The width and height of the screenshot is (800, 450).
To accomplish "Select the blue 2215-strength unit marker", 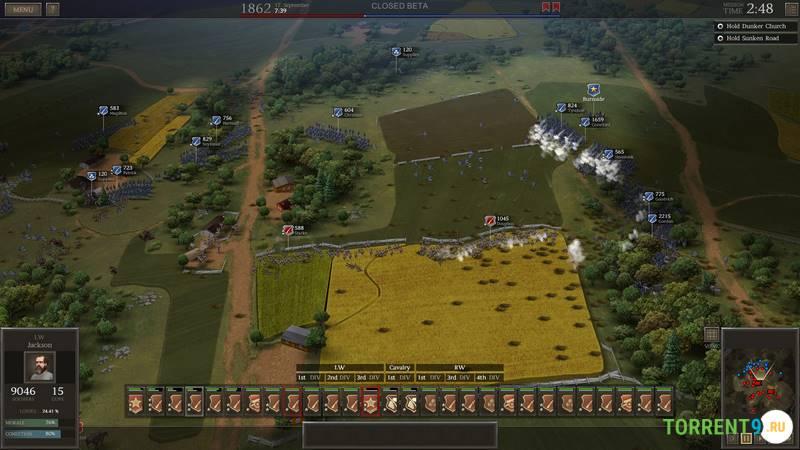I will tap(652, 217).
